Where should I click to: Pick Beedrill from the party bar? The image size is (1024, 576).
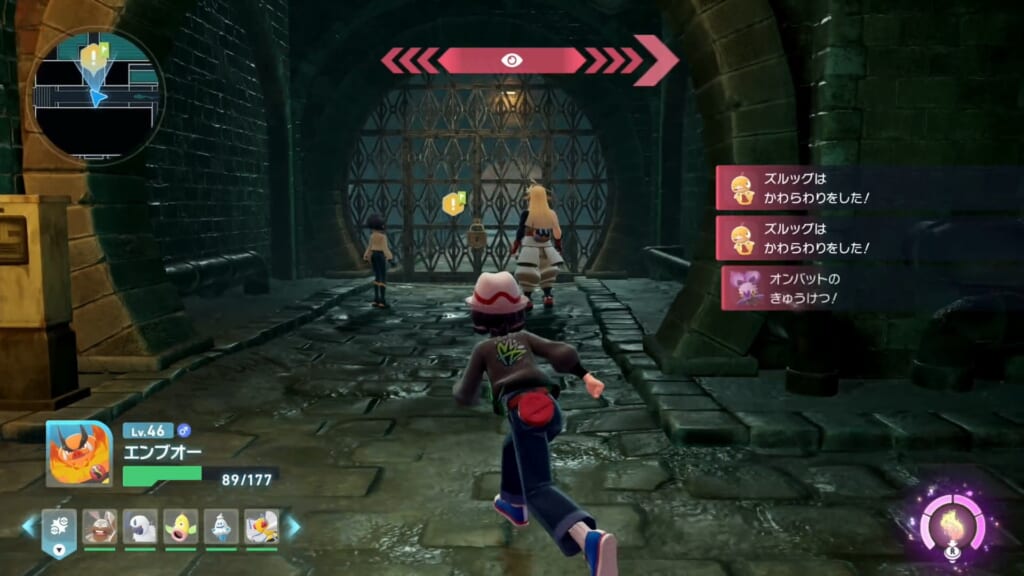(x=261, y=527)
